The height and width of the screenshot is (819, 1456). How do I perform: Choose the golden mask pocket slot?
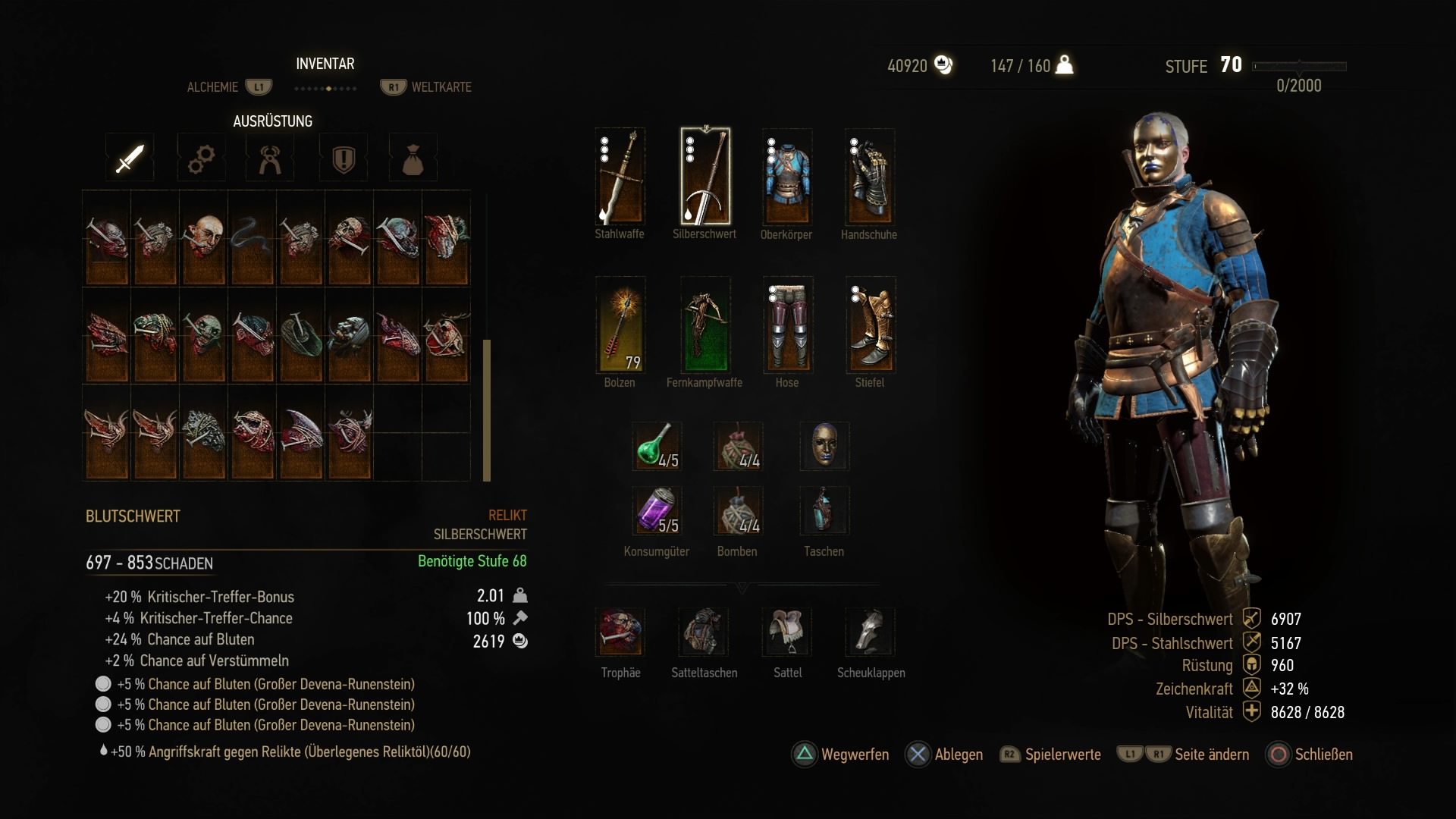(824, 446)
